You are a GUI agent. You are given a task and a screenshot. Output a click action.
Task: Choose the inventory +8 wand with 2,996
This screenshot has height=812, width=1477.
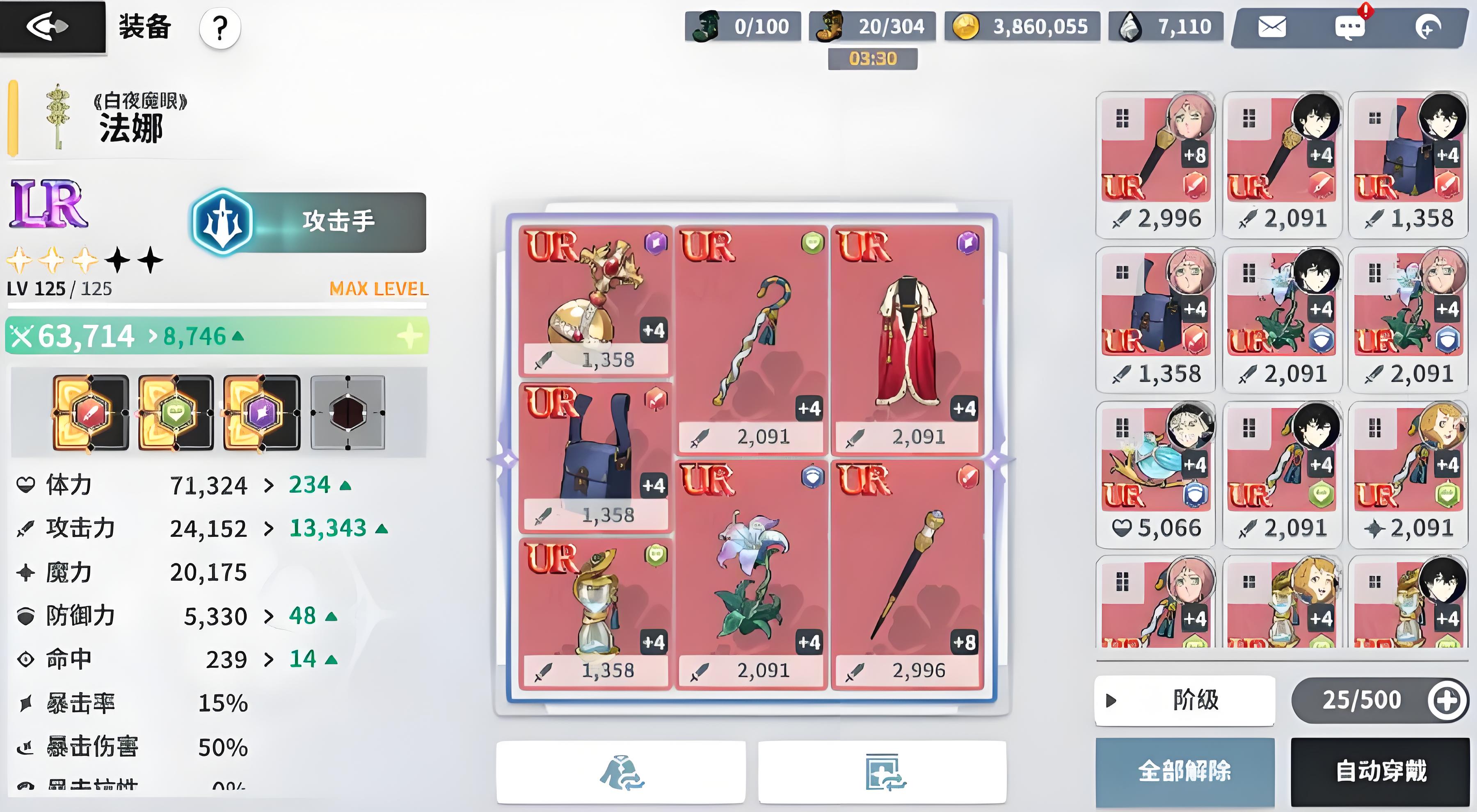(1155, 164)
